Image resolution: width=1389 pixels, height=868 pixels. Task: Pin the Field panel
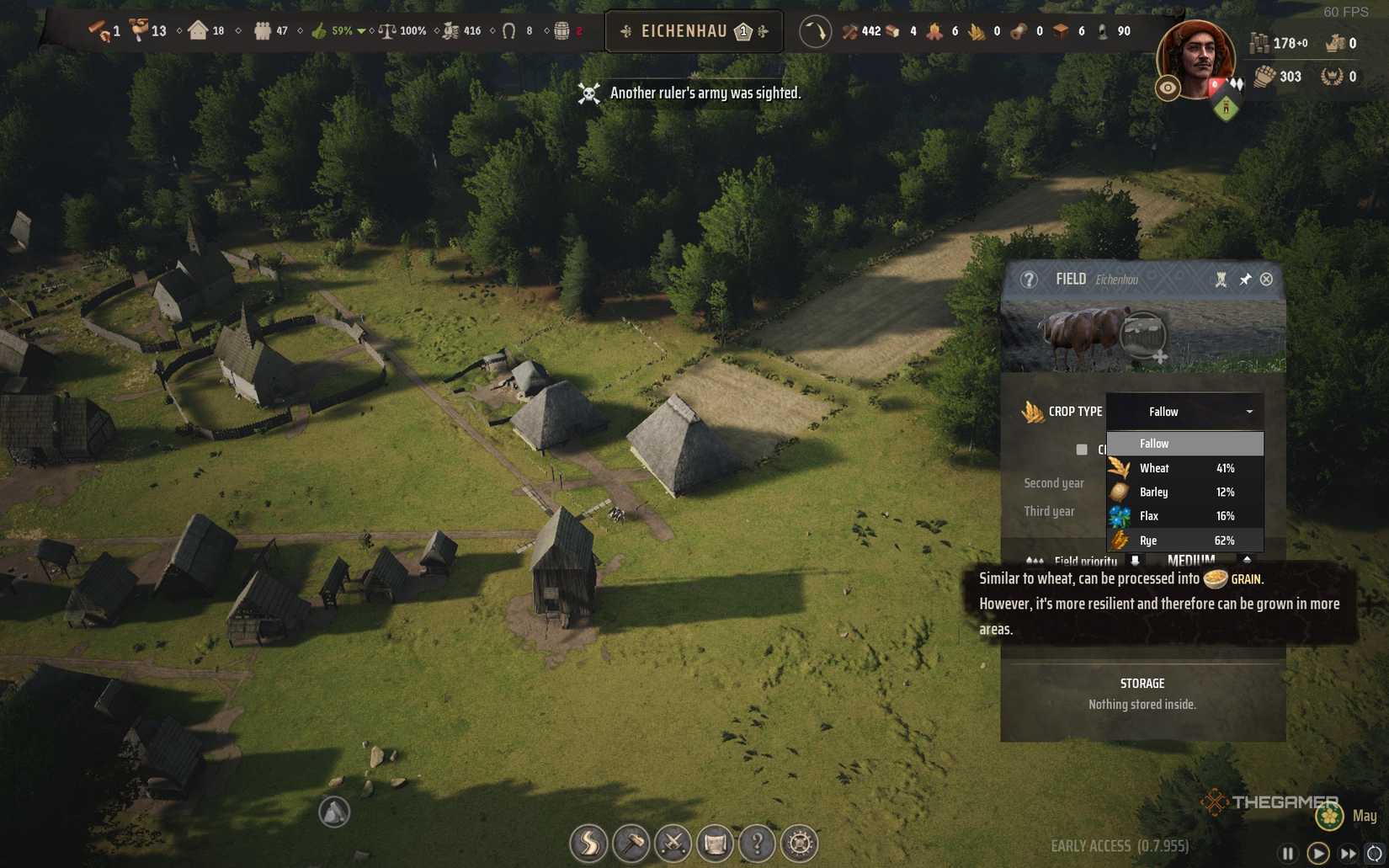click(x=1244, y=280)
